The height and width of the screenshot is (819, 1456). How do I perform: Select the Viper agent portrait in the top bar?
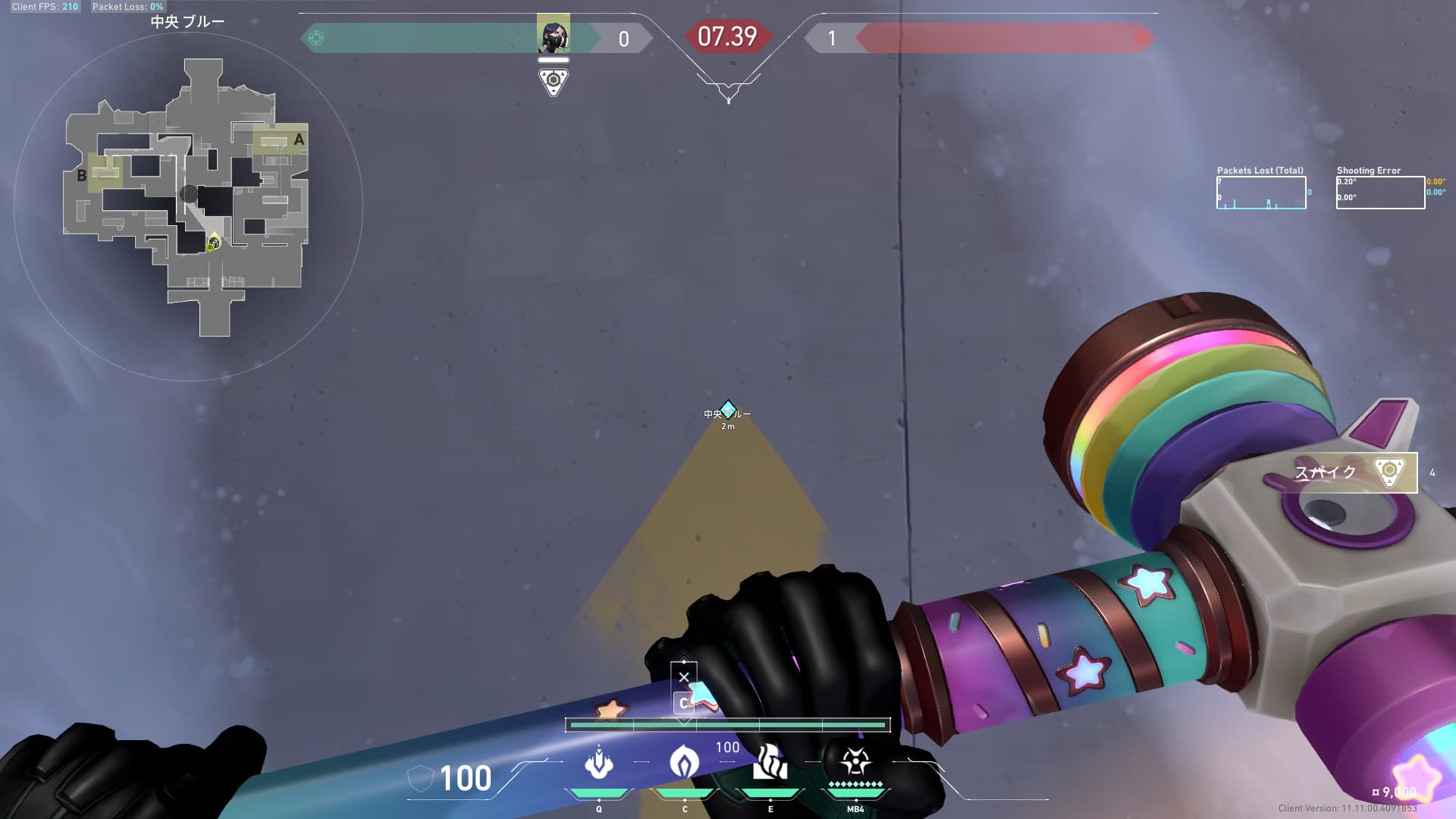pyautogui.click(x=553, y=34)
